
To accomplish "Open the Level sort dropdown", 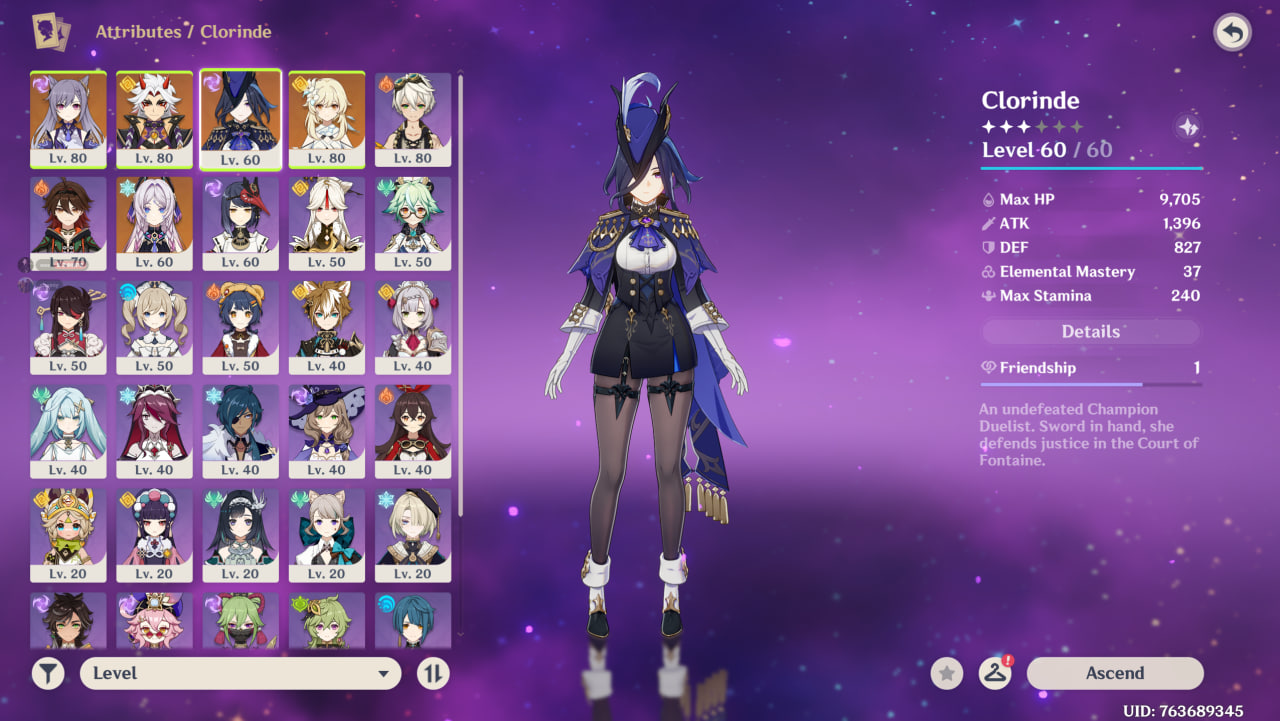I will (240, 673).
